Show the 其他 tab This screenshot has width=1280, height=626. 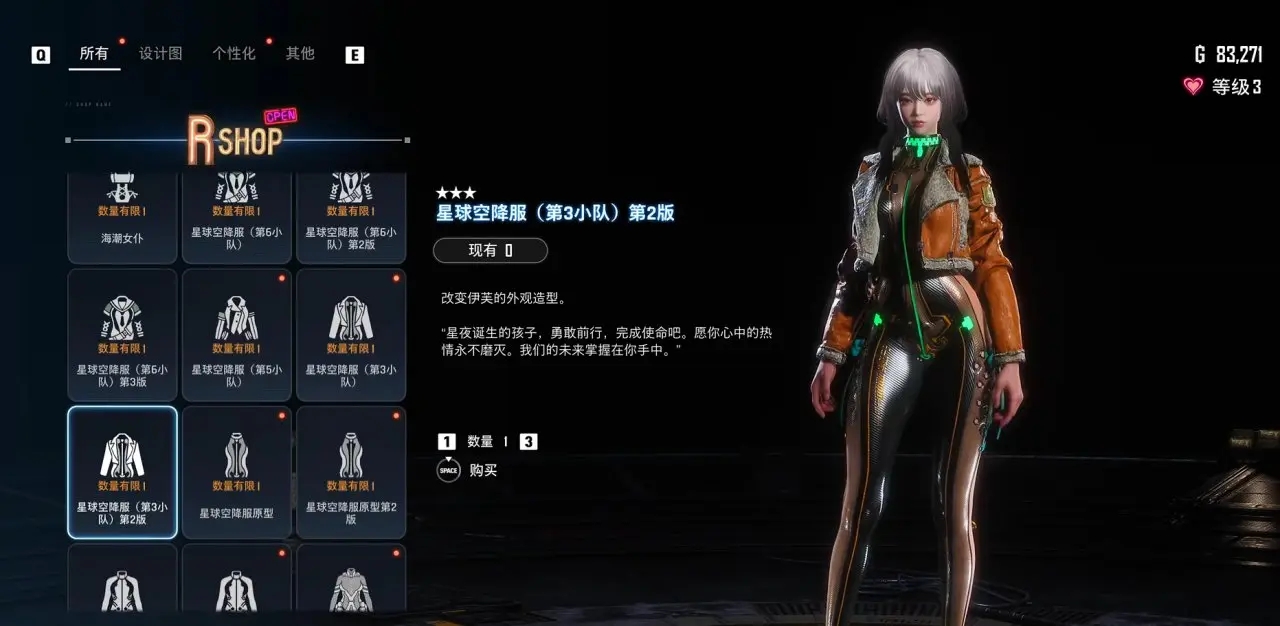(x=300, y=54)
